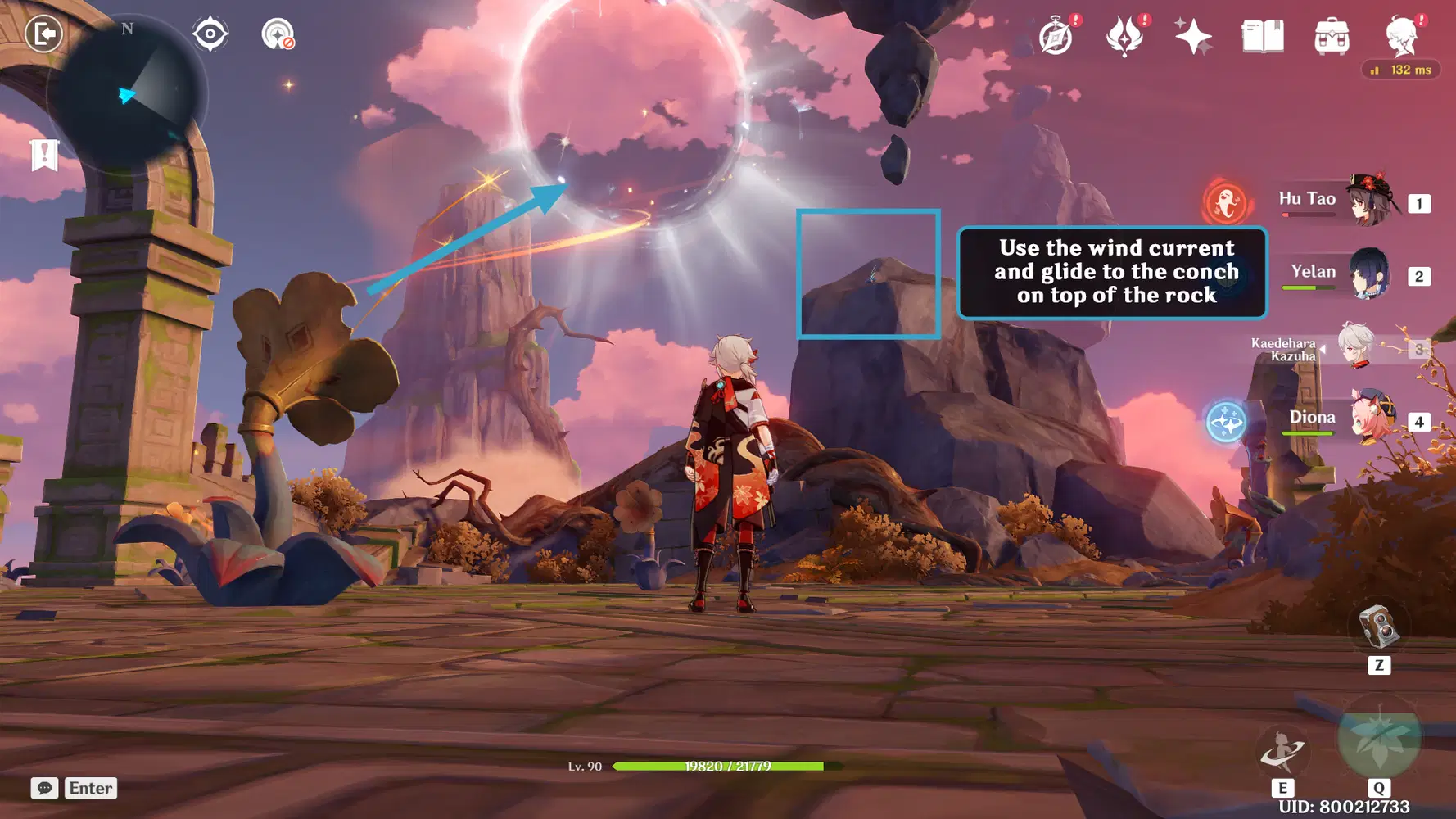1456x819 pixels.
Task: Open the circular minimap
Action: click(127, 94)
